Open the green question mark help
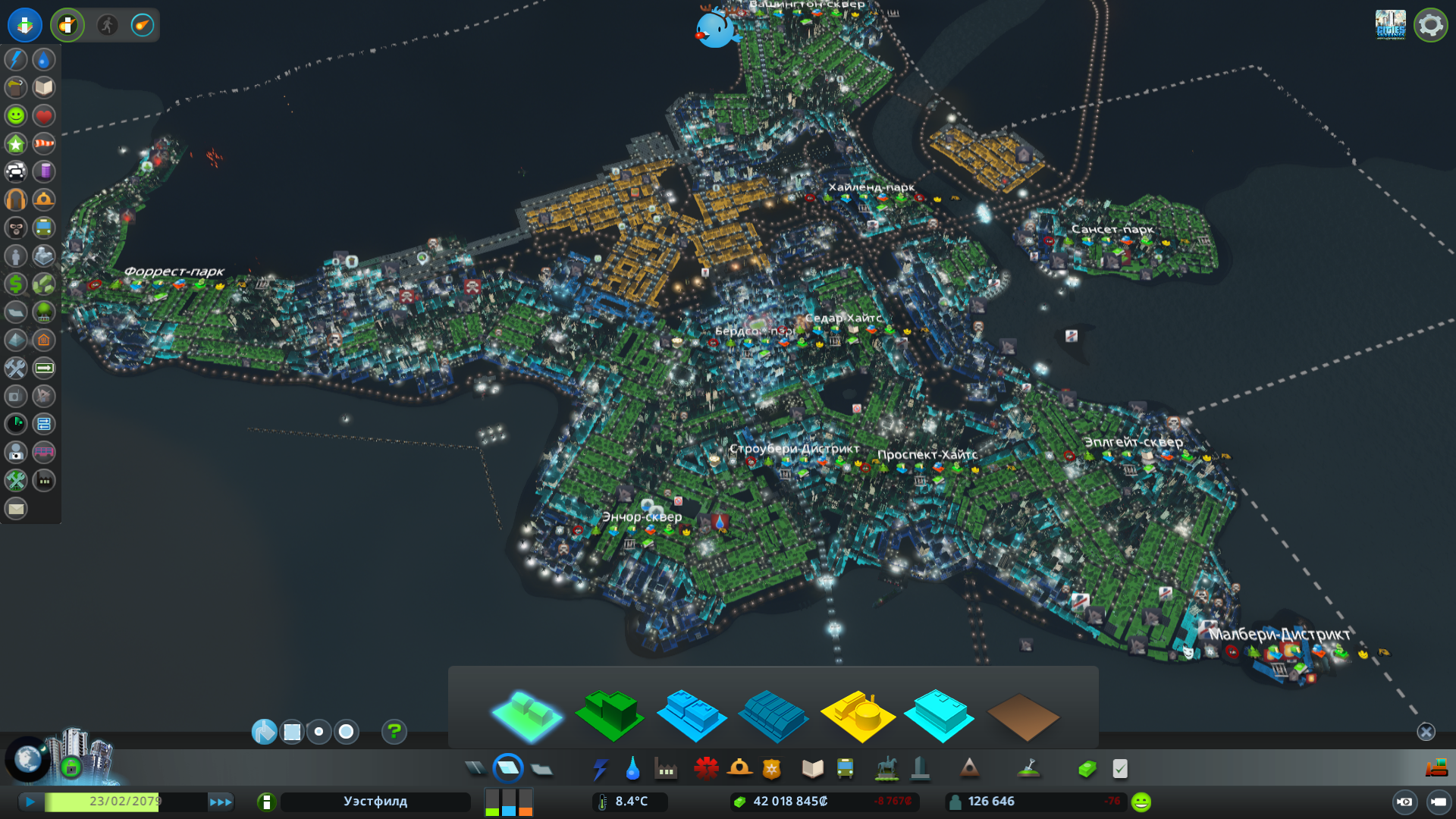 pyautogui.click(x=394, y=732)
